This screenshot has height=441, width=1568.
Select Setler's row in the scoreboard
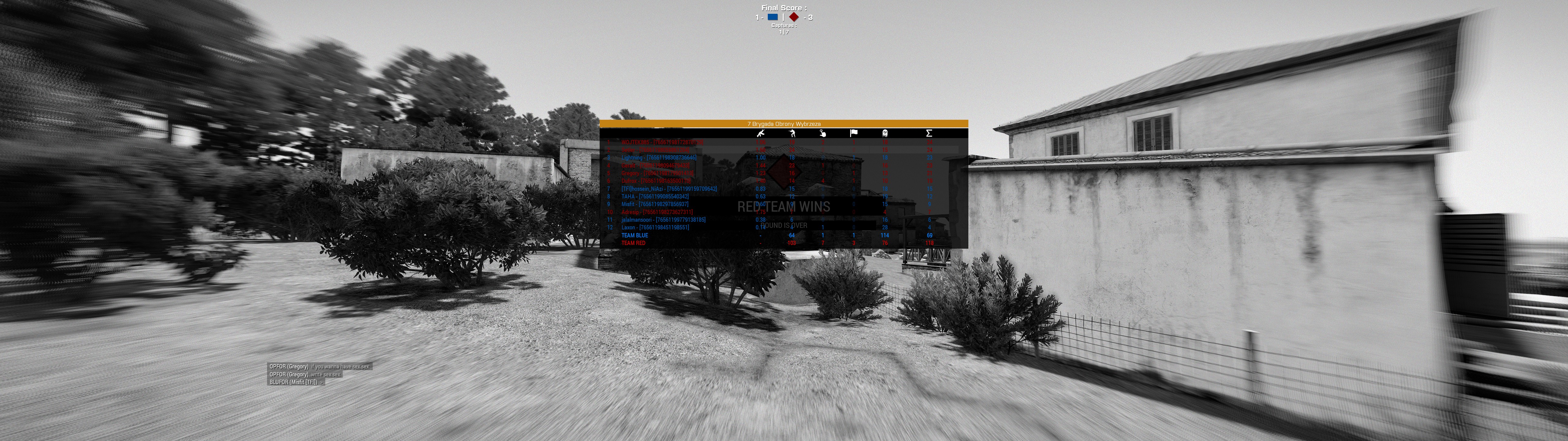655,150
